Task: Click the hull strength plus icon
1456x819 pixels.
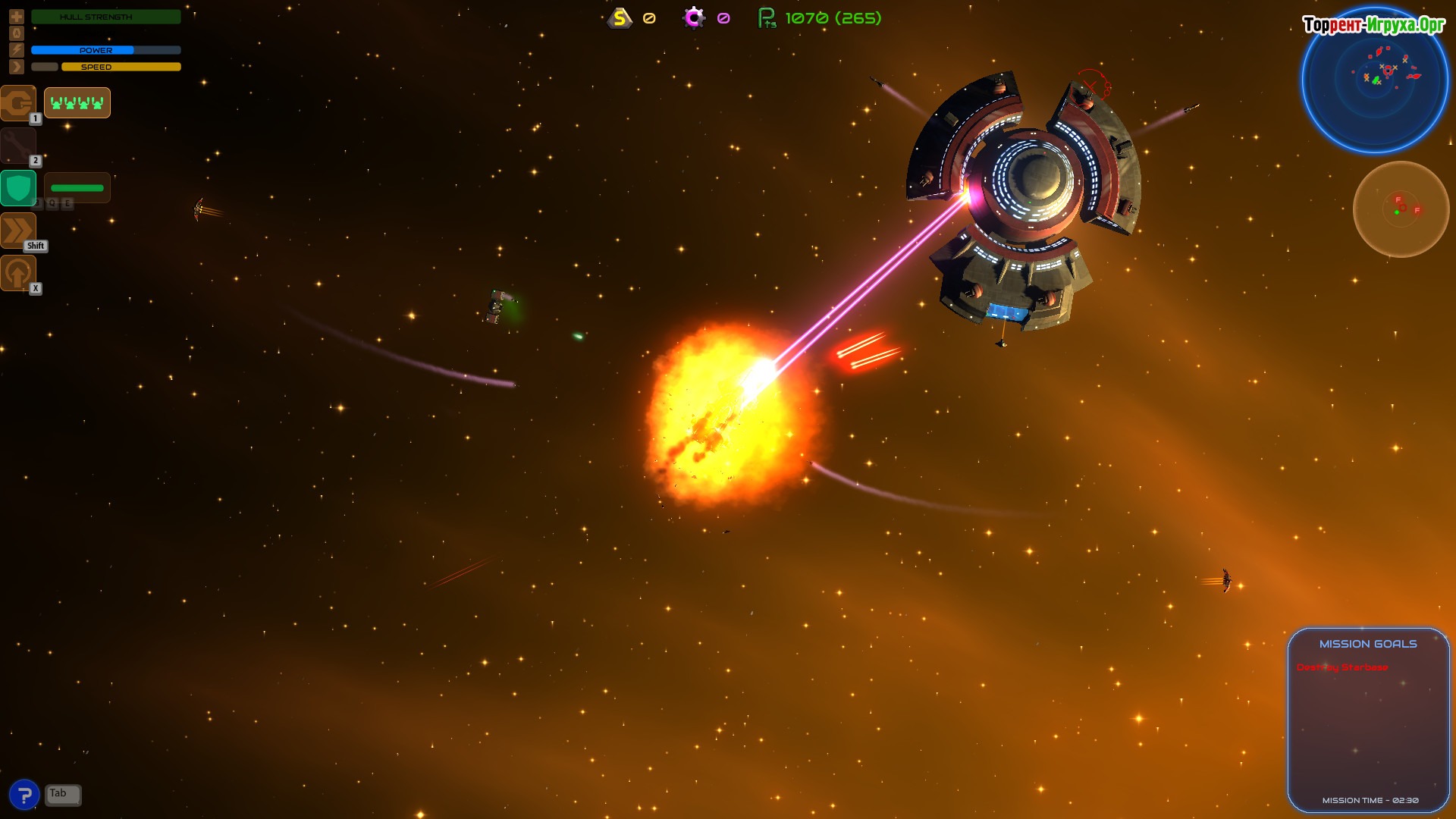Action: (17, 16)
